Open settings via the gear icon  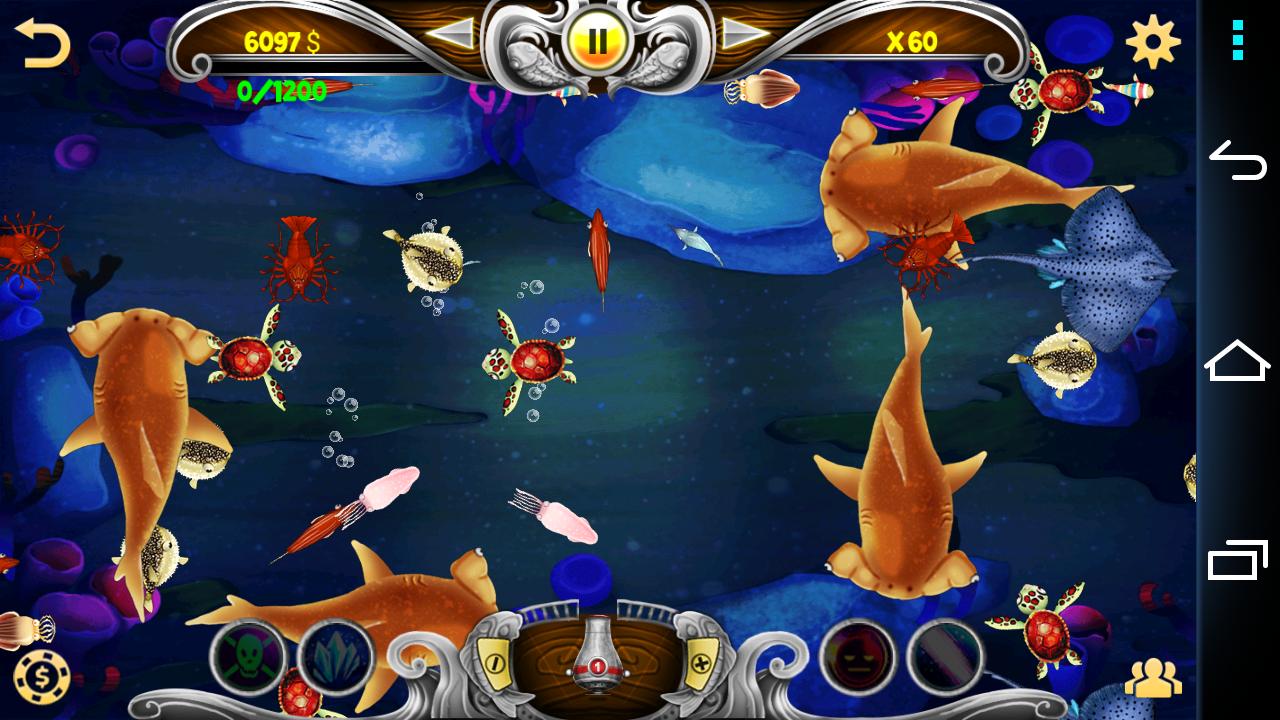1152,42
